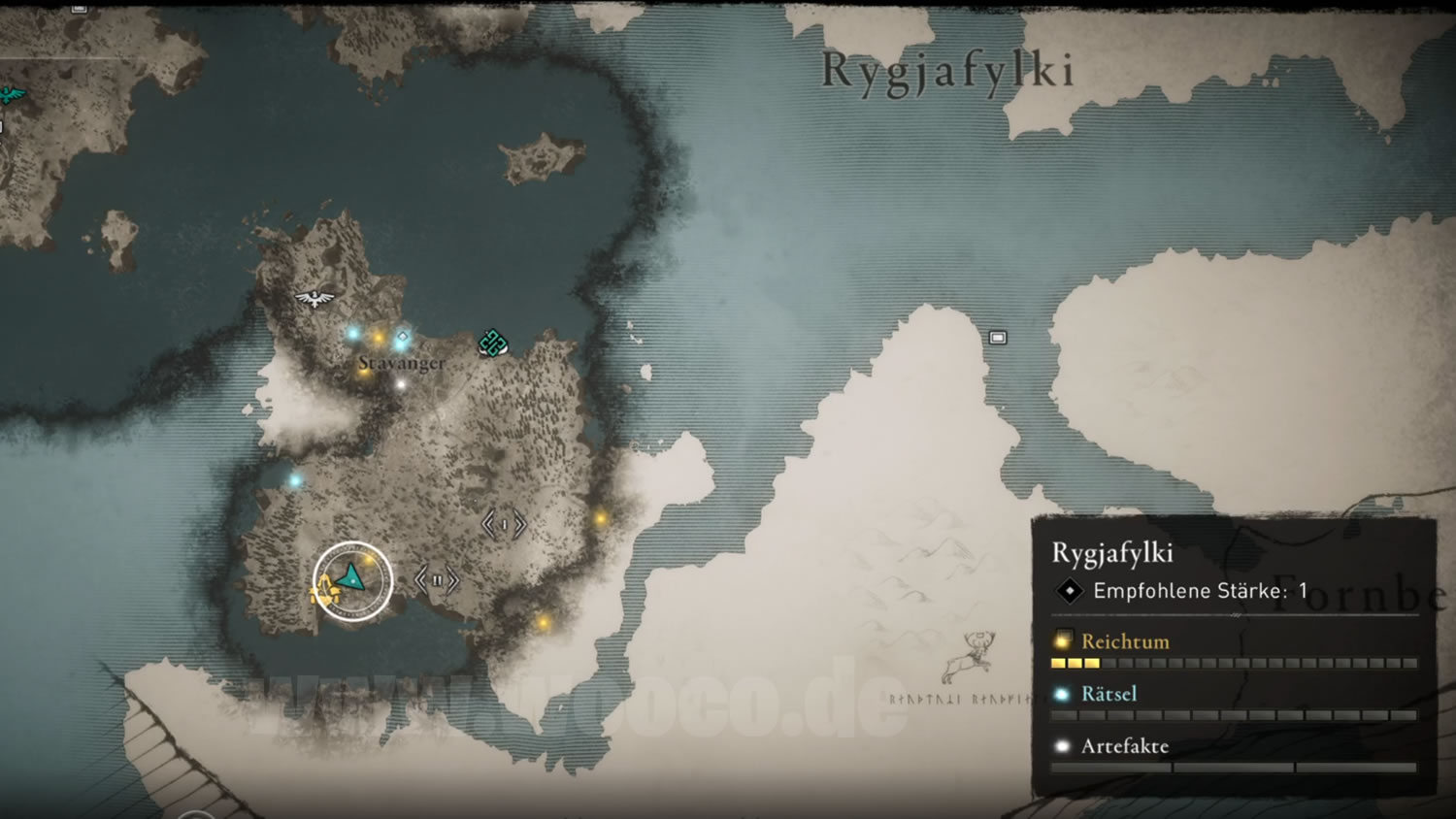Select the gold helmet marker beside the player

323,587
